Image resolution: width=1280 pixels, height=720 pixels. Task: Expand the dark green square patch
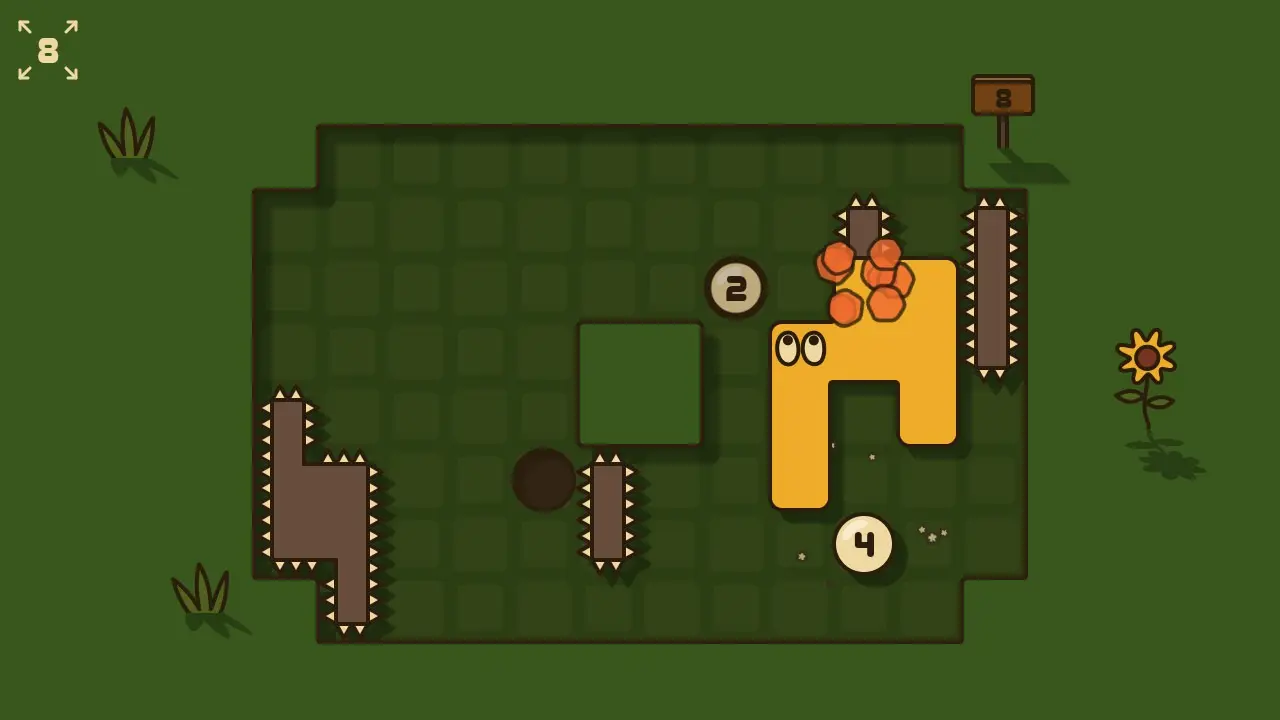point(639,383)
